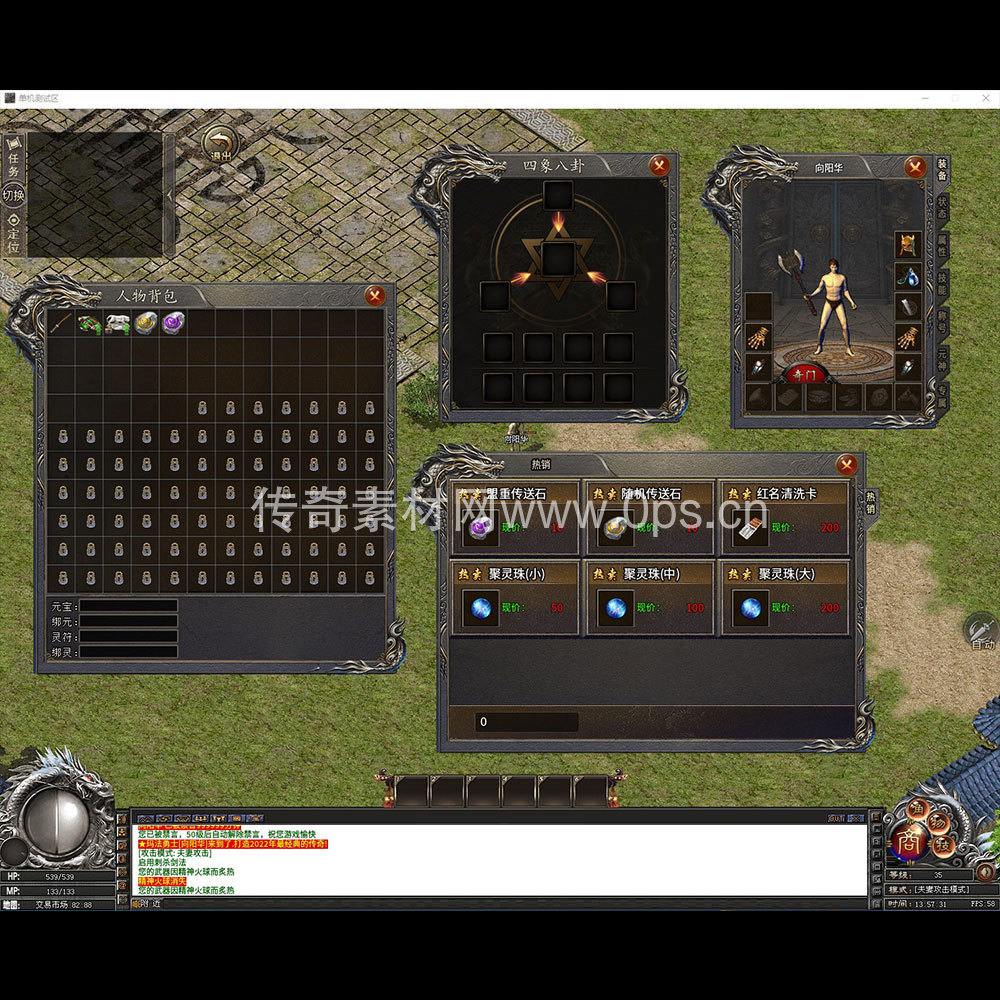Close the 人物背包 inventory window

(375, 295)
